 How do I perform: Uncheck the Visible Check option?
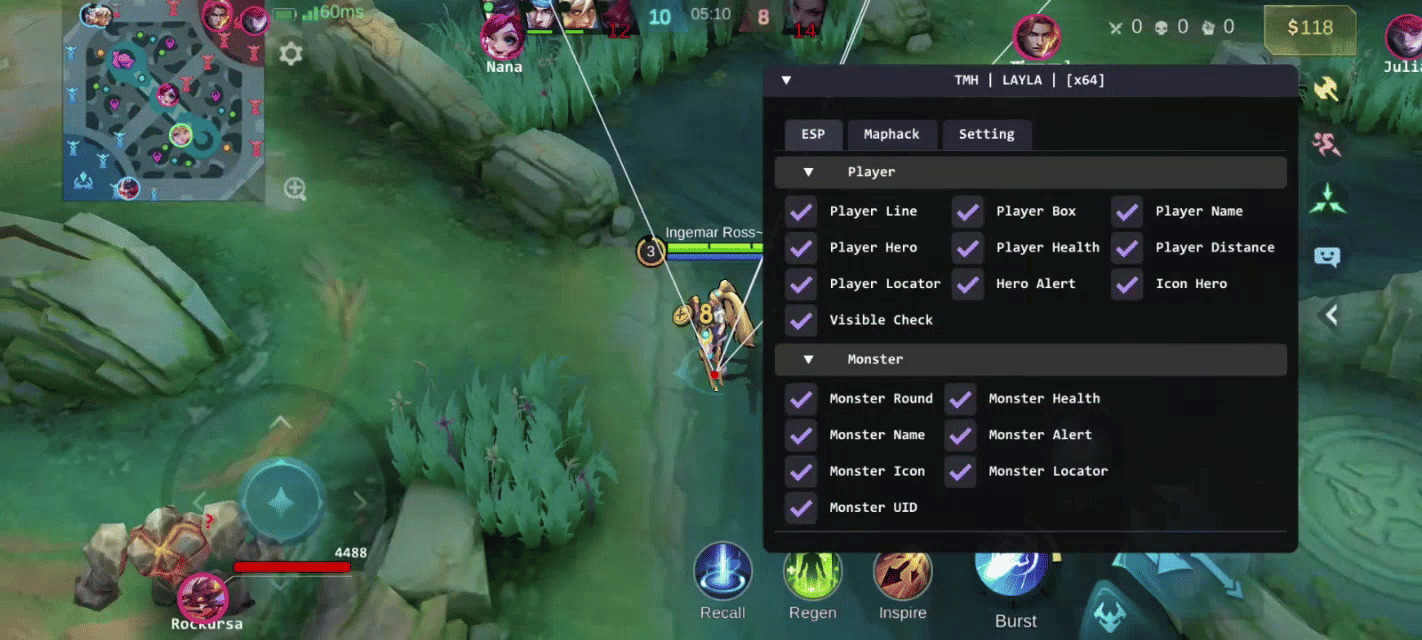pos(801,320)
